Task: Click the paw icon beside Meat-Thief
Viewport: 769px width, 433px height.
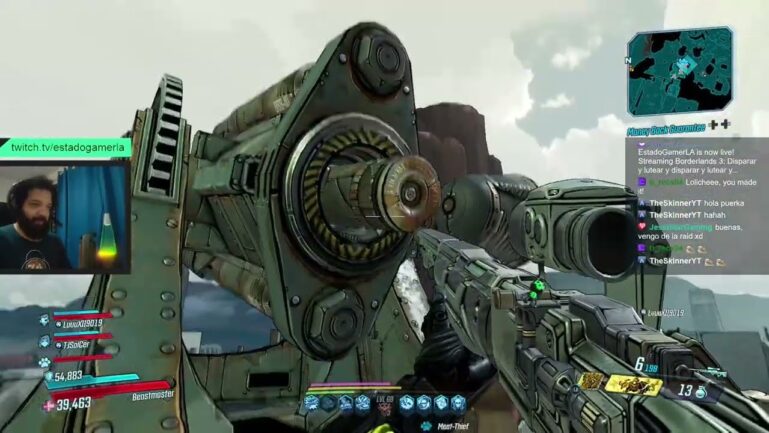Action: [x=425, y=424]
